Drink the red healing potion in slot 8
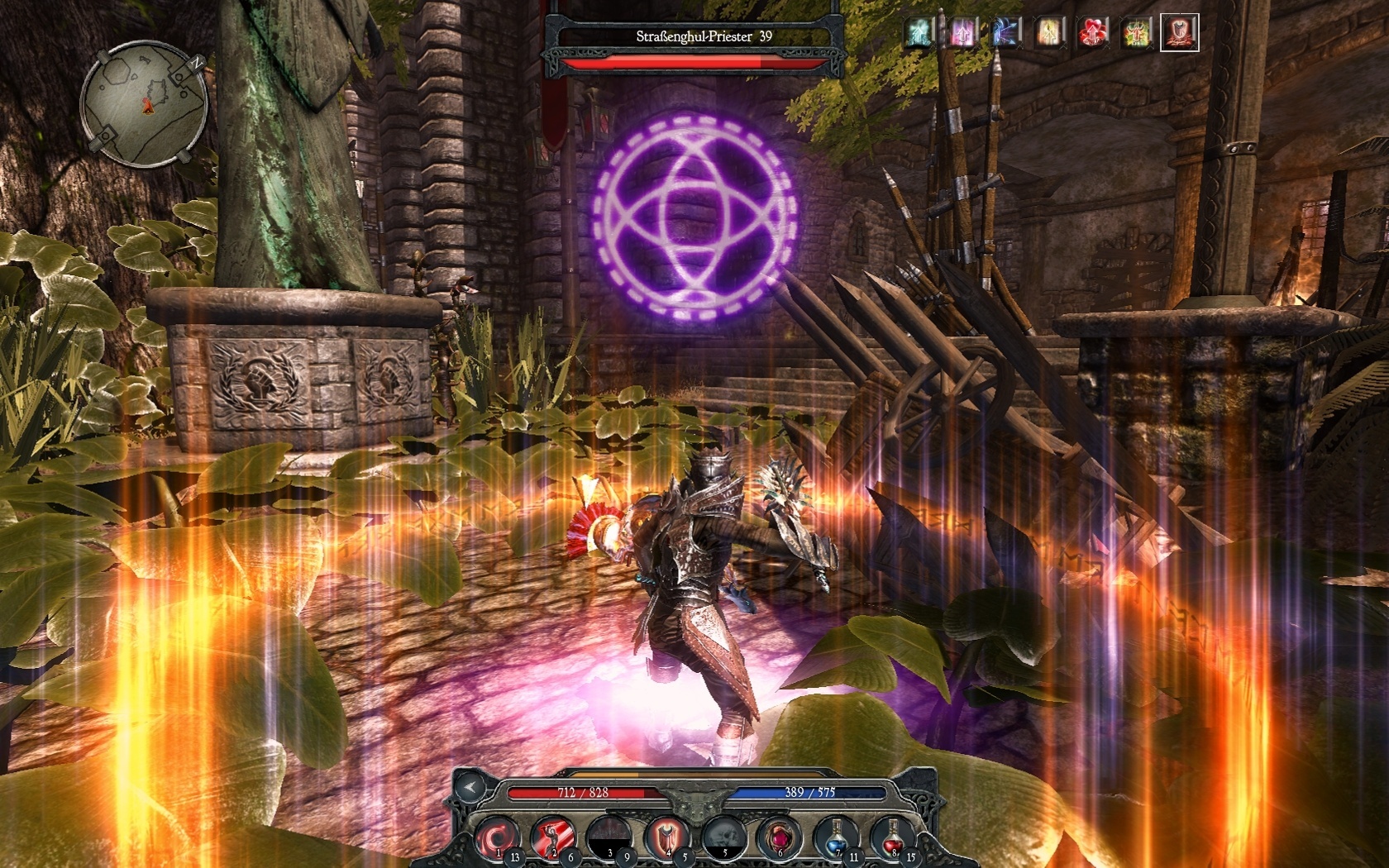The image size is (1389, 868). pyautogui.click(x=891, y=837)
